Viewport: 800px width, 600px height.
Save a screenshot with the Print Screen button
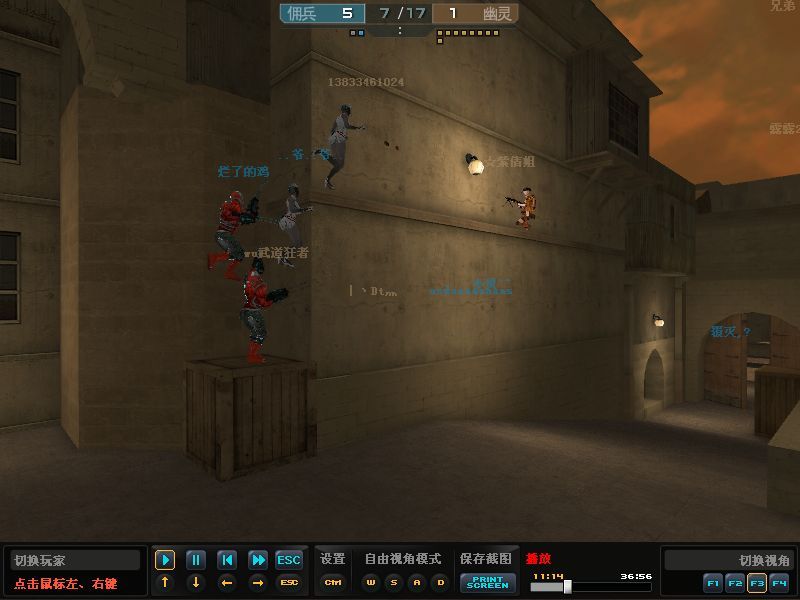487,583
